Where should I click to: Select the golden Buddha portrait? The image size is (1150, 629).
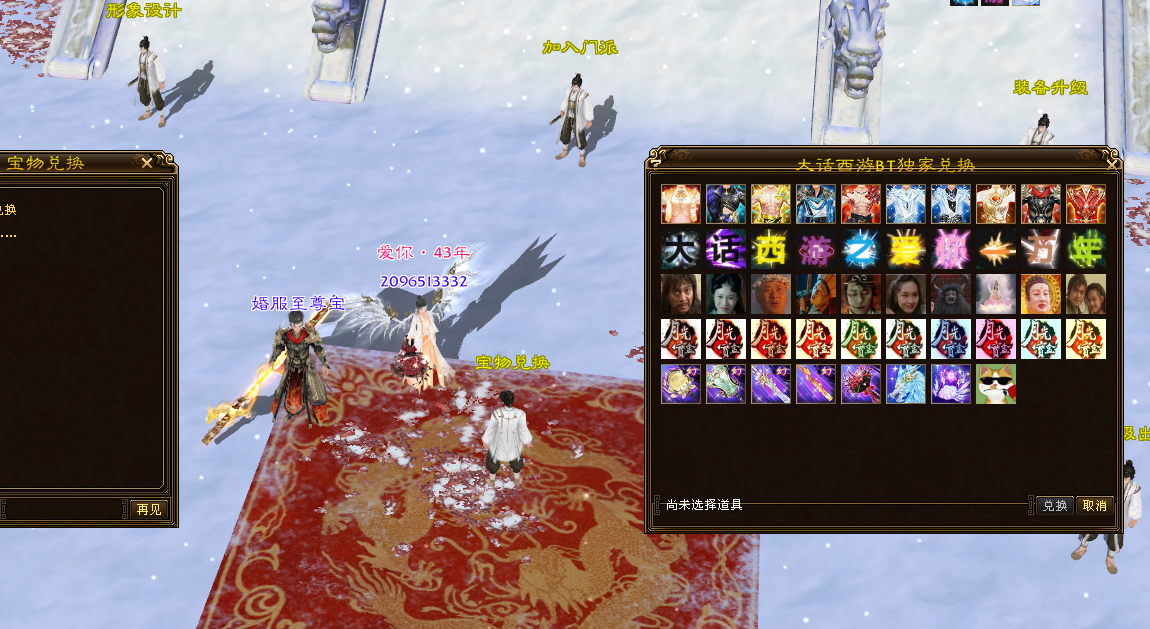tap(1040, 294)
